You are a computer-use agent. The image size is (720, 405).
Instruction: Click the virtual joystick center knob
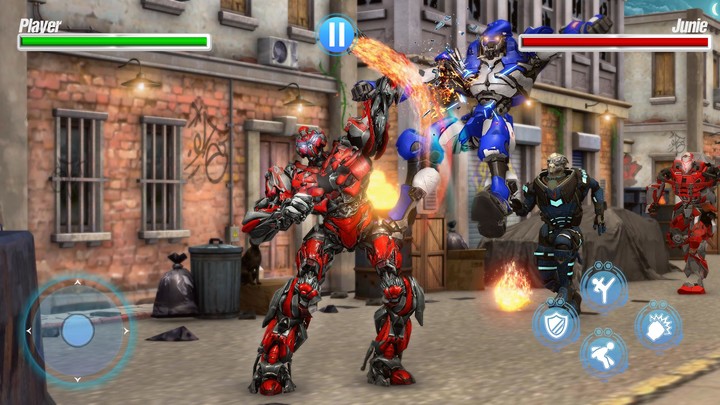click(x=78, y=330)
